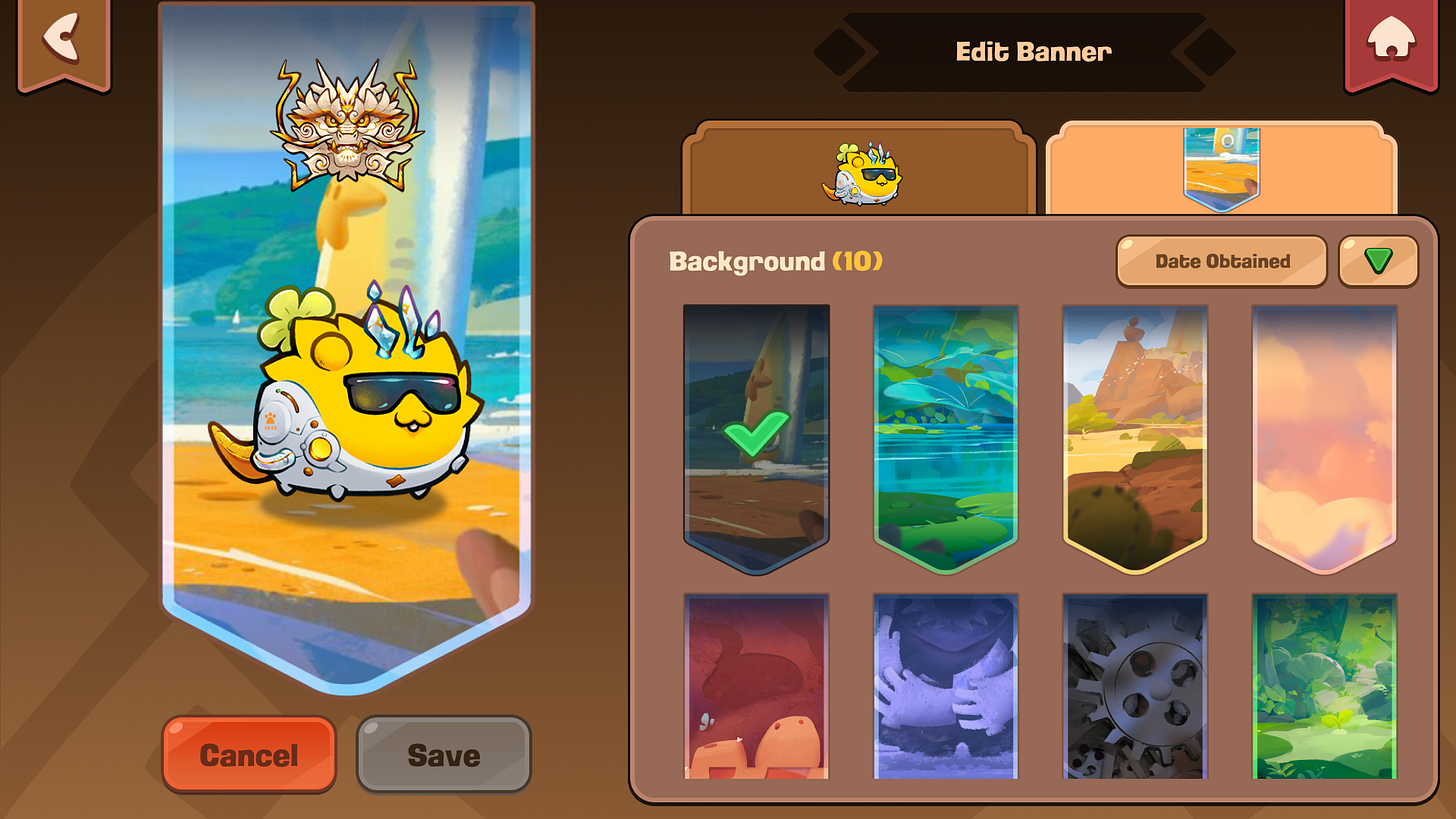1456x819 pixels.
Task: Toggle selection of the underwater lagoon background
Action: pos(945,435)
